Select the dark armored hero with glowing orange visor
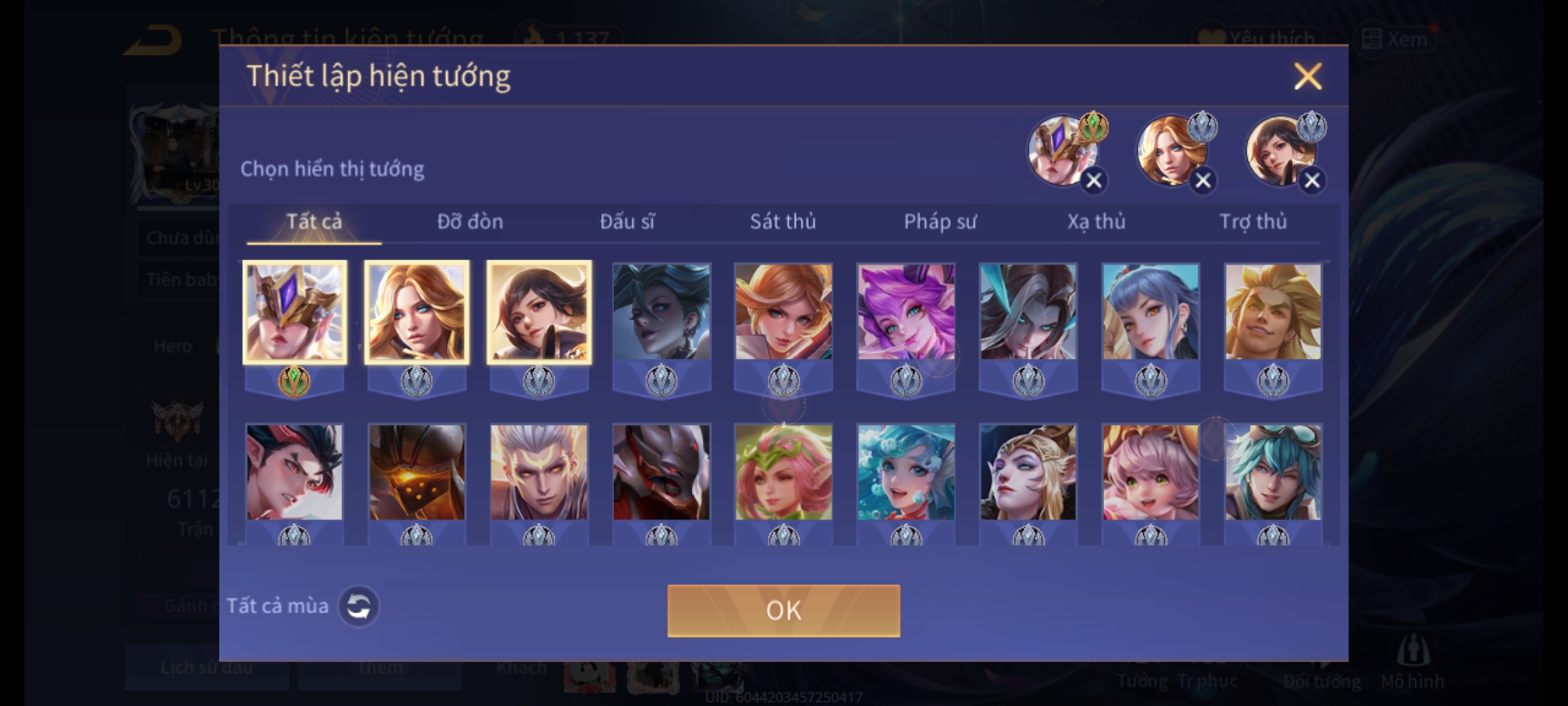The height and width of the screenshot is (706, 1568). coord(417,472)
